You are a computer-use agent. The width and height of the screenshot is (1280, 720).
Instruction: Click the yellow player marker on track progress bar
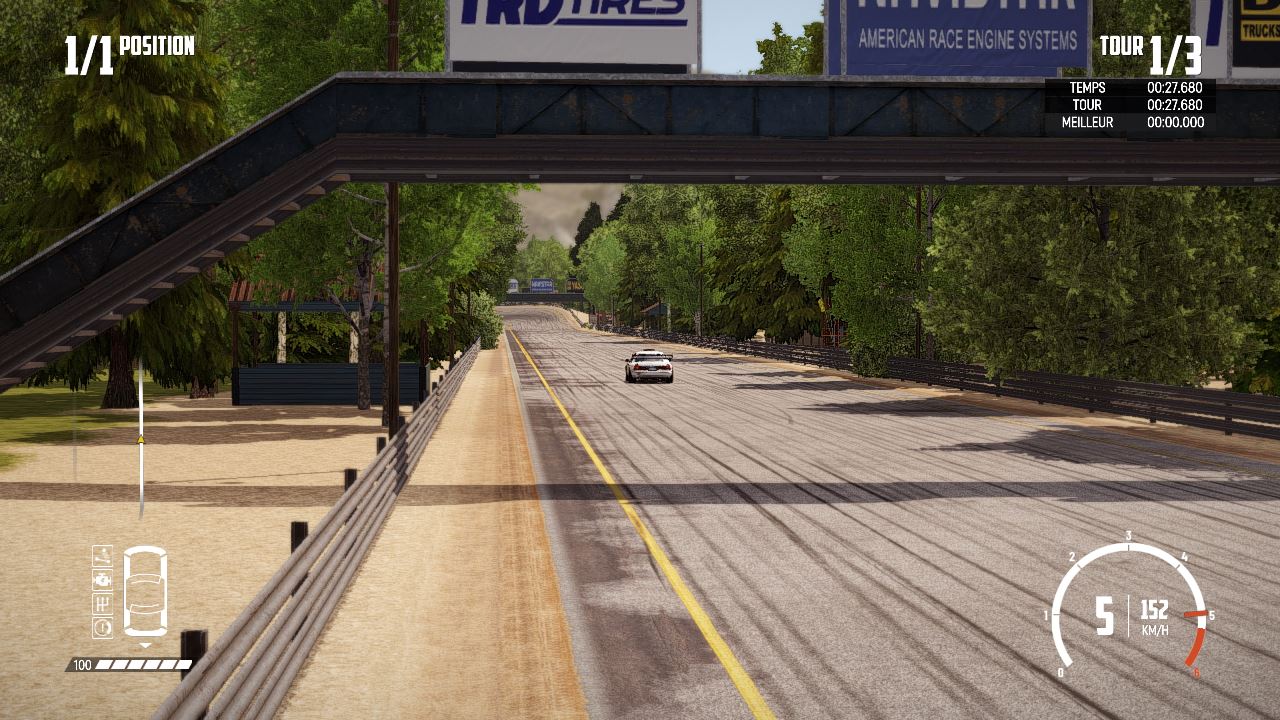141,437
